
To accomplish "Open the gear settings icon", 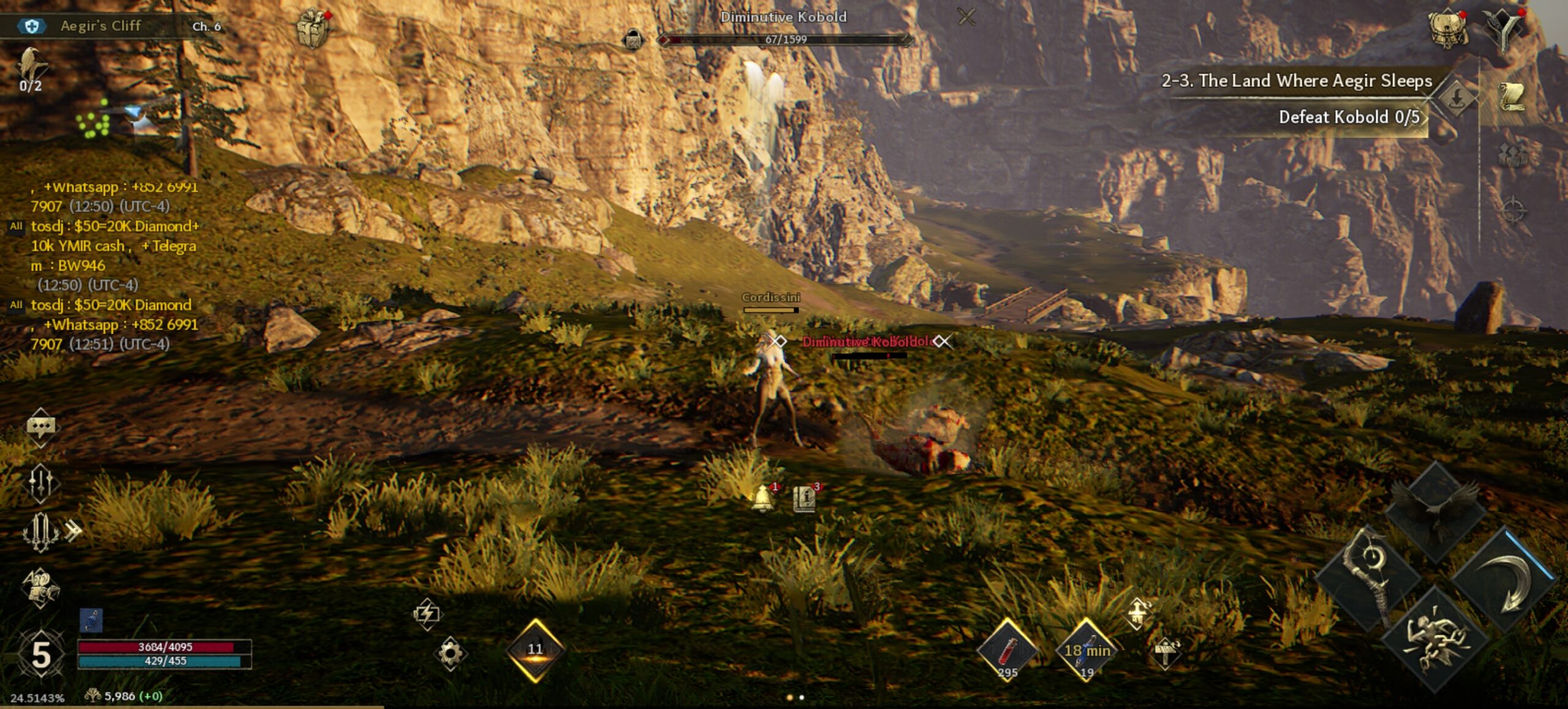I will coord(450,653).
